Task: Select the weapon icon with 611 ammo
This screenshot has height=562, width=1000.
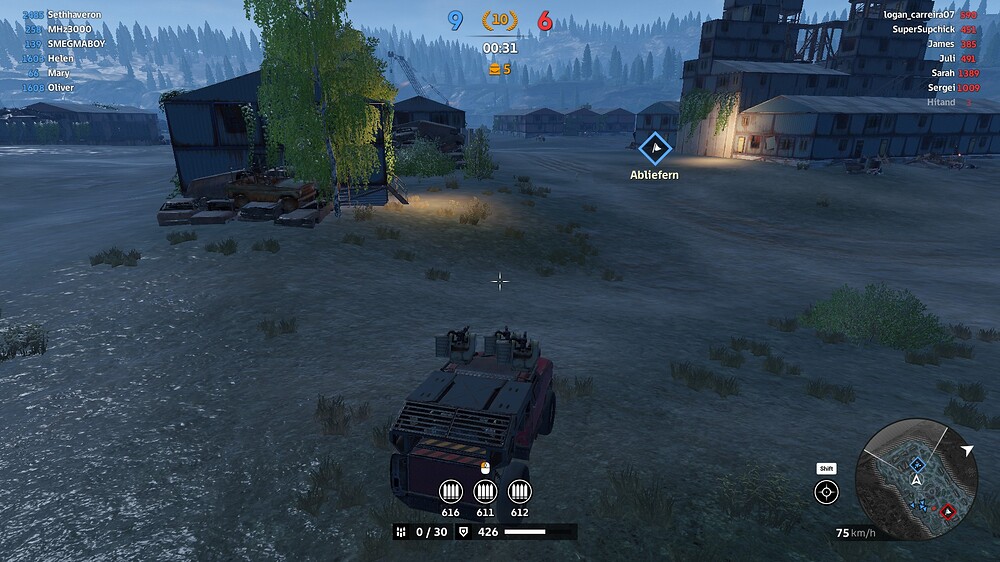Action: point(485,491)
